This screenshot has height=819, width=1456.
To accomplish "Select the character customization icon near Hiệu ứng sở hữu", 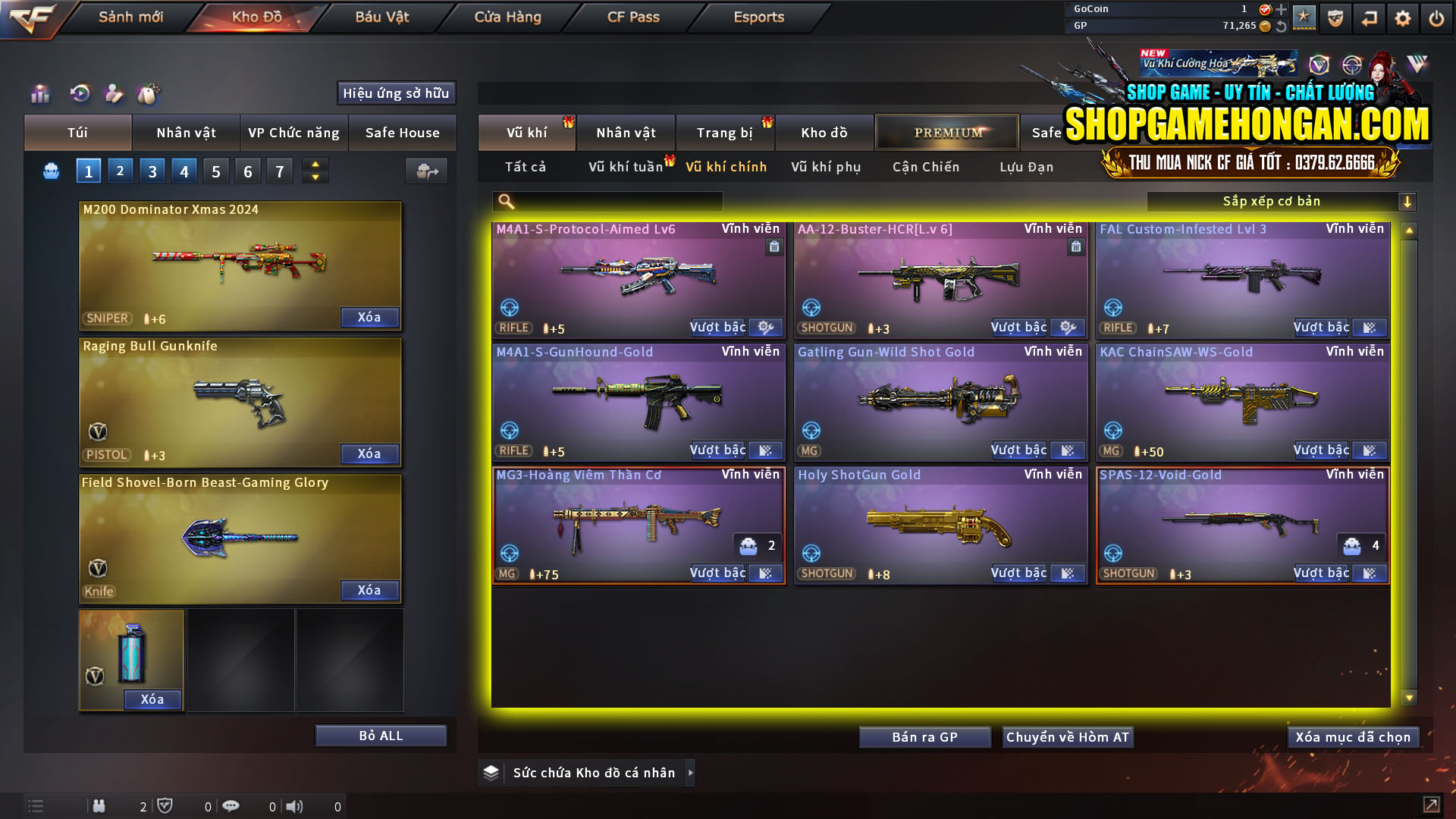I will 114,94.
